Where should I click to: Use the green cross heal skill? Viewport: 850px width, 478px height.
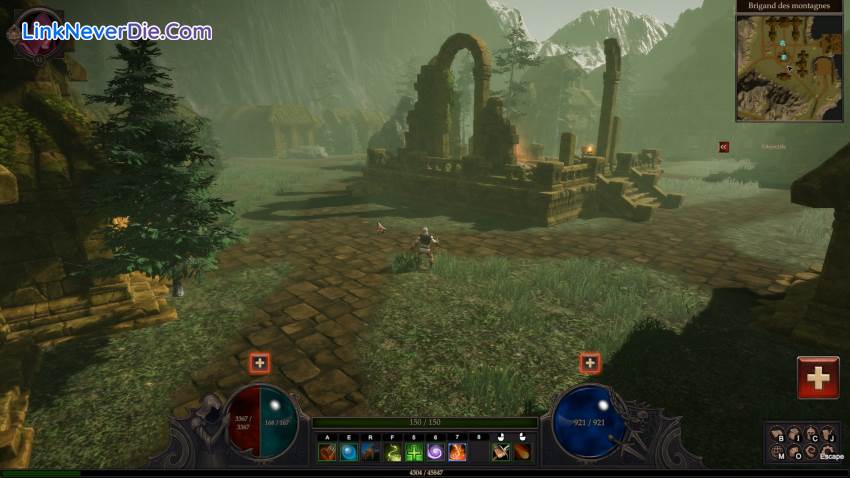pyautogui.click(x=413, y=453)
